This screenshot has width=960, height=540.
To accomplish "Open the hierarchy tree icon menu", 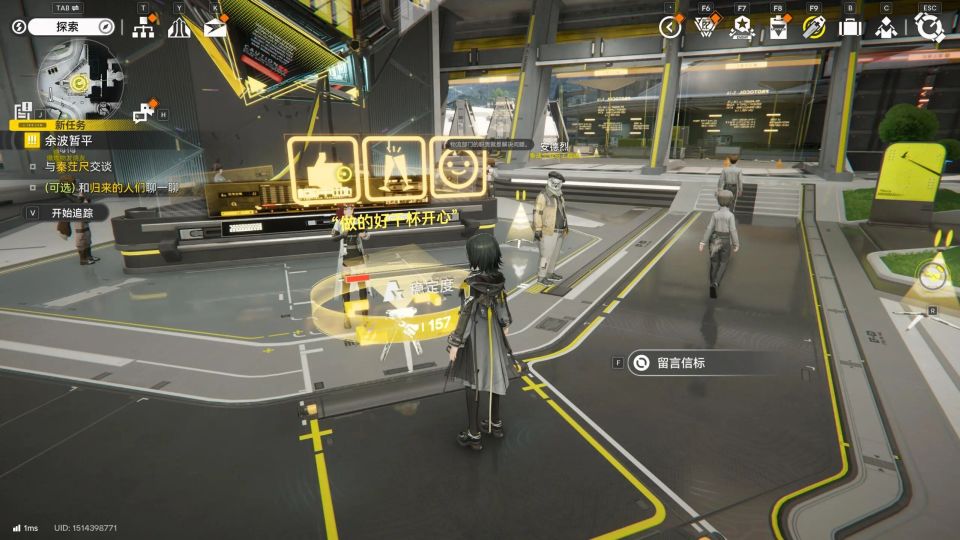I will pos(143,28).
